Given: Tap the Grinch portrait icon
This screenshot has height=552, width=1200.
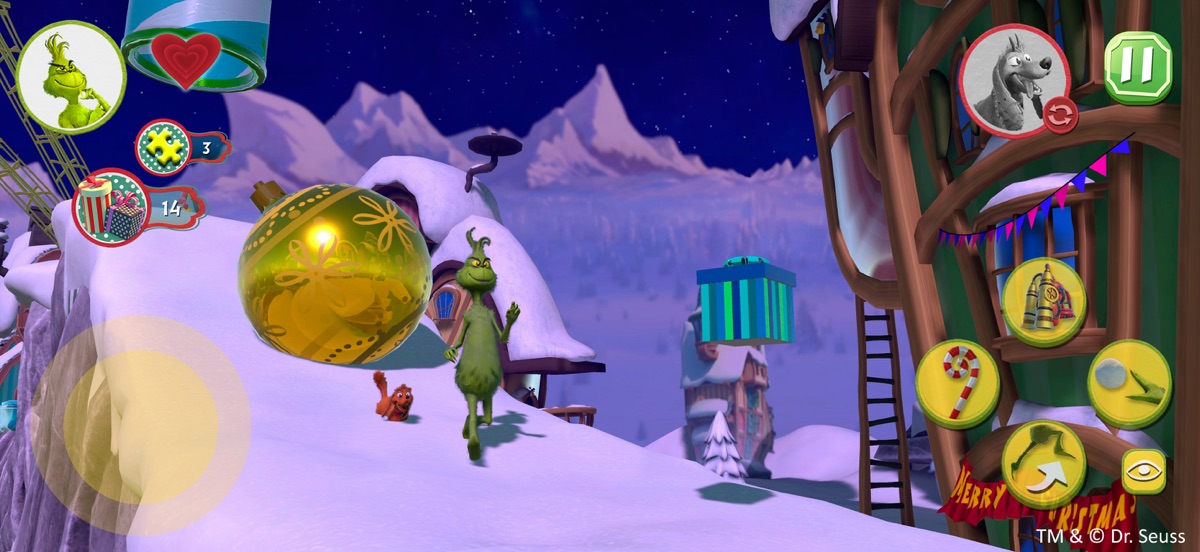Looking at the screenshot, I should pos(71,77).
